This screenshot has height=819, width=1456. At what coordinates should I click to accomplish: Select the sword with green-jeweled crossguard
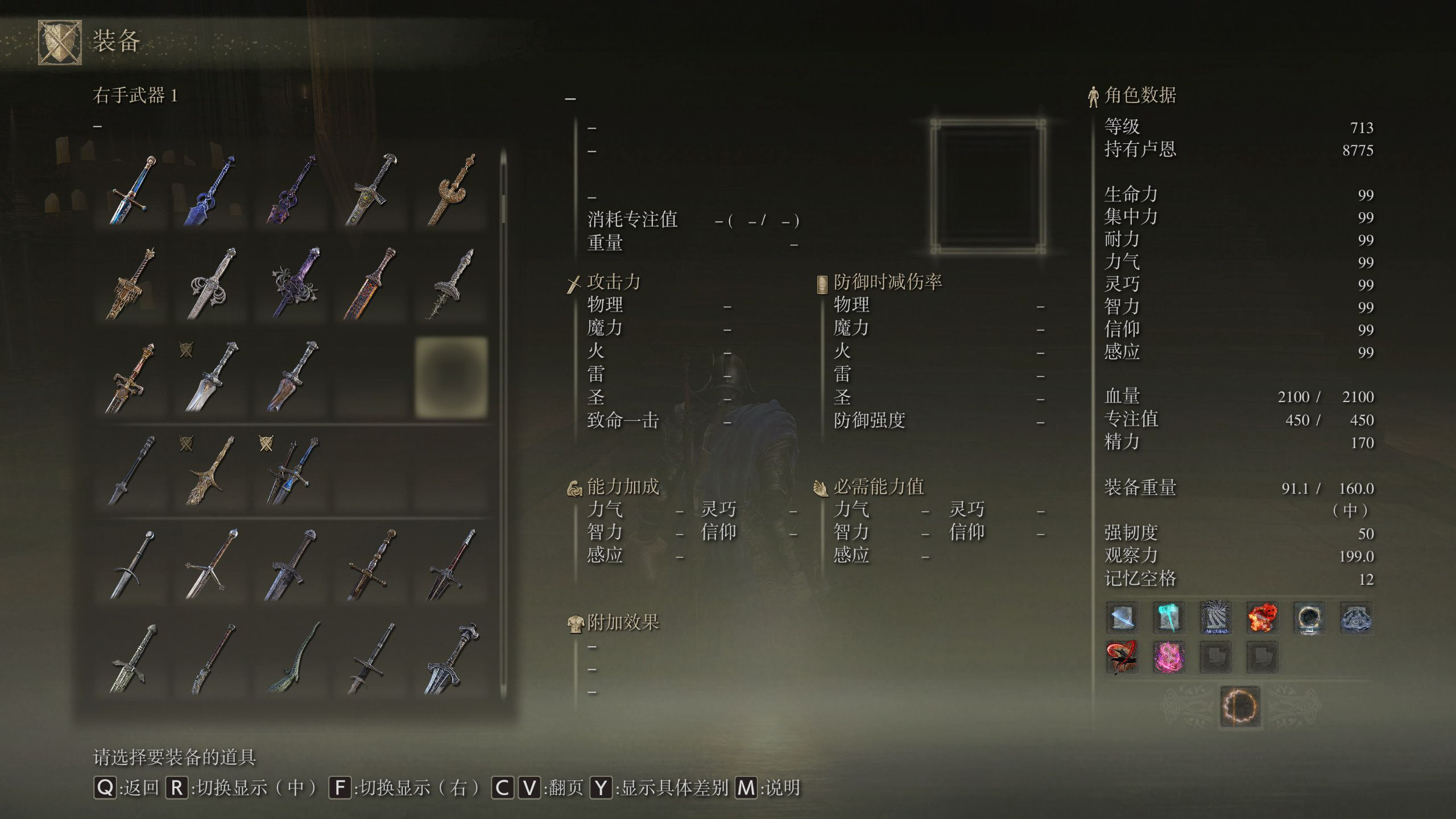pyautogui.click(x=371, y=189)
